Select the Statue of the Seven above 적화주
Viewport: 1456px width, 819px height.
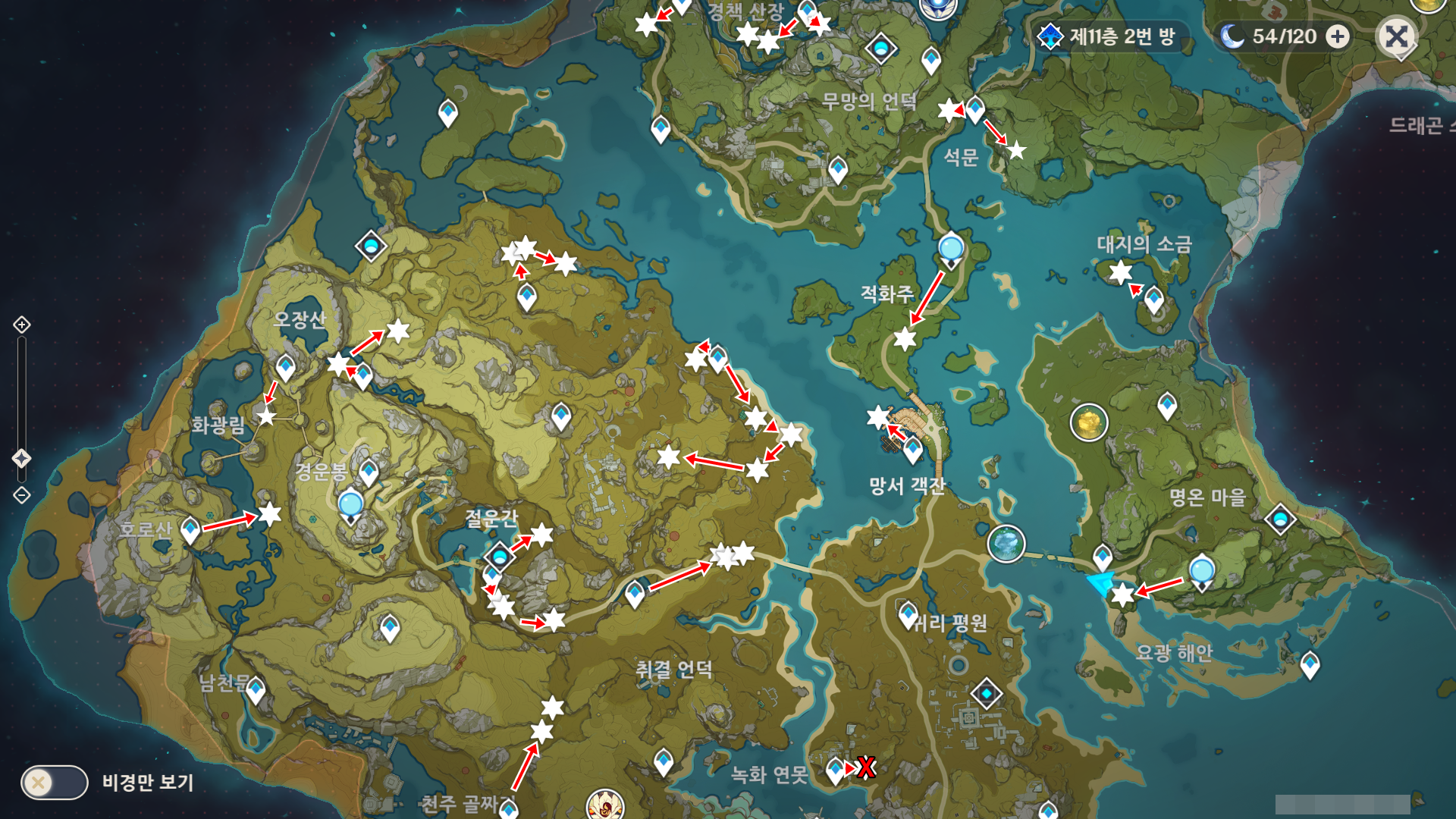pyautogui.click(x=951, y=249)
